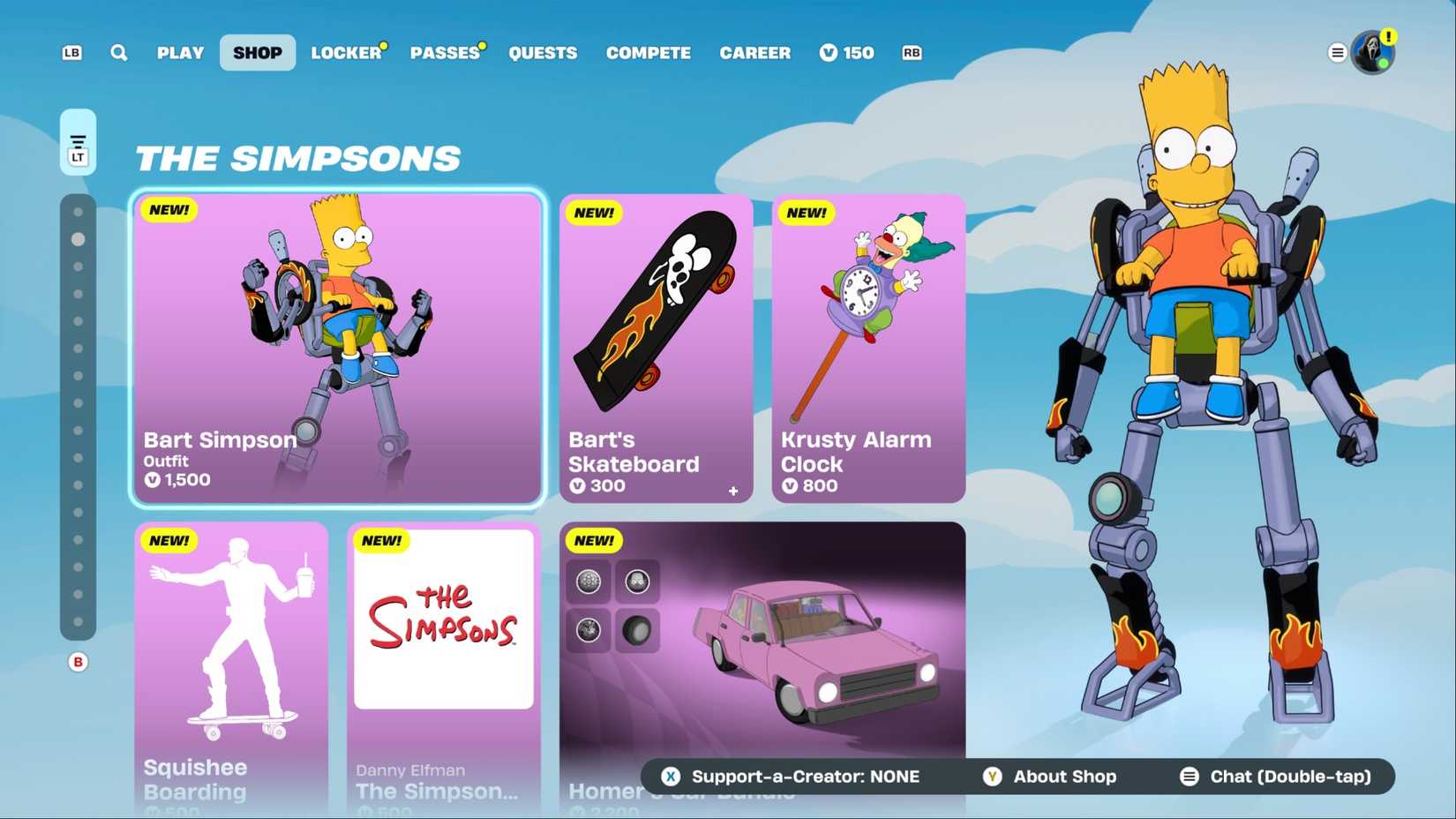Image resolution: width=1456 pixels, height=819 pixels.
Task: Switch to the LOCKER tab
Action: 346,52
